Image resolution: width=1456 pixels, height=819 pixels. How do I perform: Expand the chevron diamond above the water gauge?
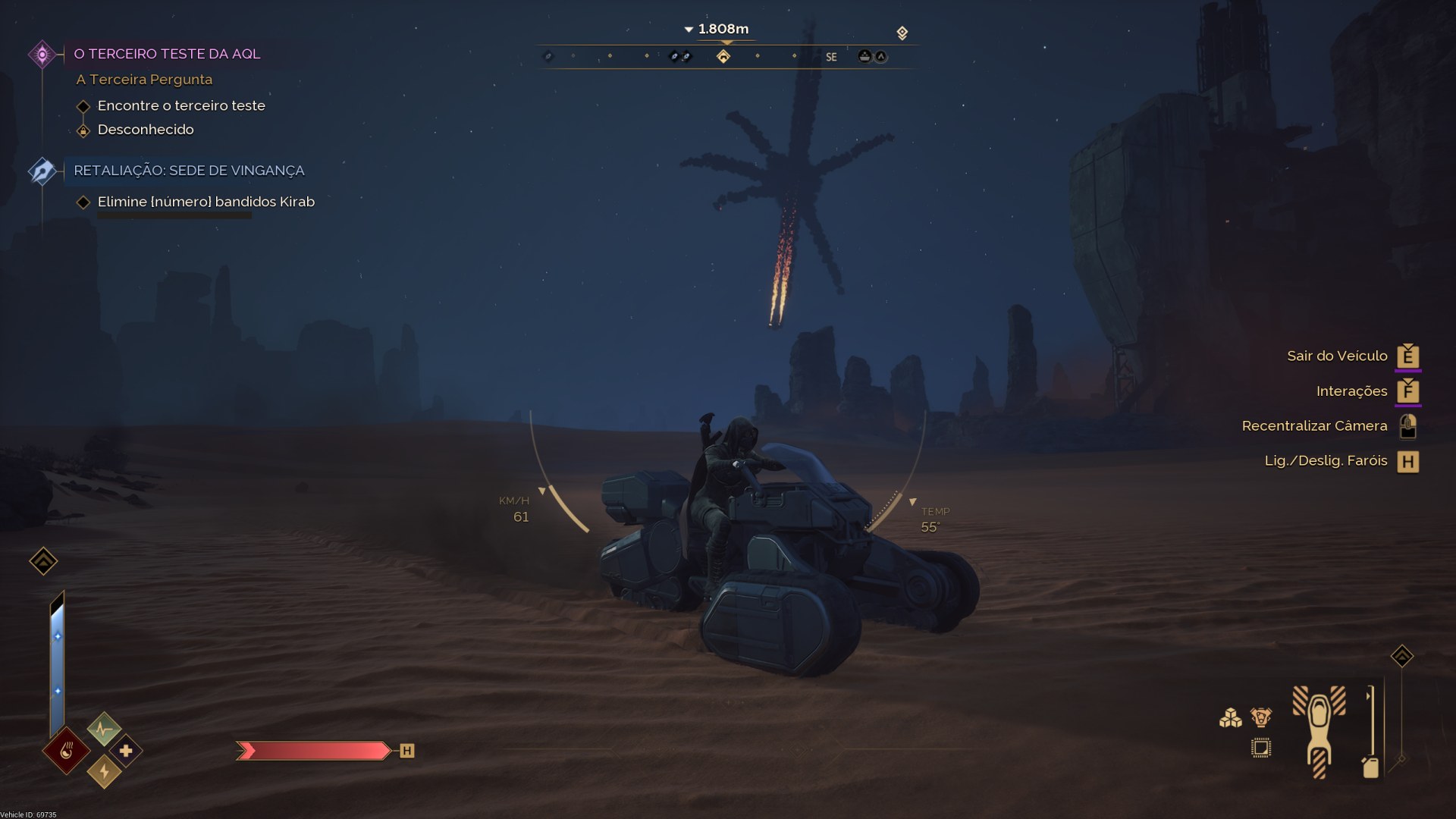43,561
